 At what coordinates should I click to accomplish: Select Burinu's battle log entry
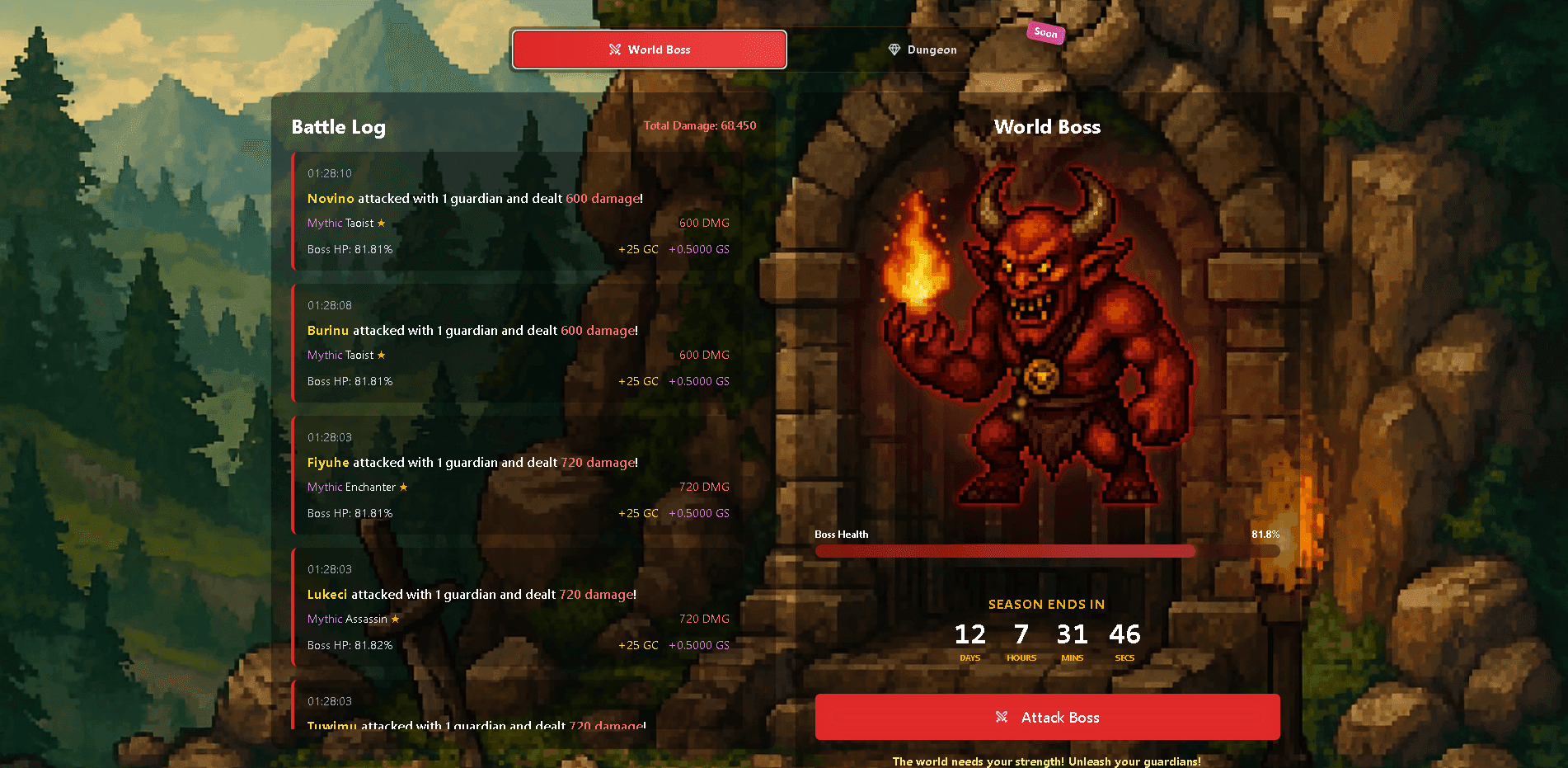pyautogui.click(x=511, y=342)
